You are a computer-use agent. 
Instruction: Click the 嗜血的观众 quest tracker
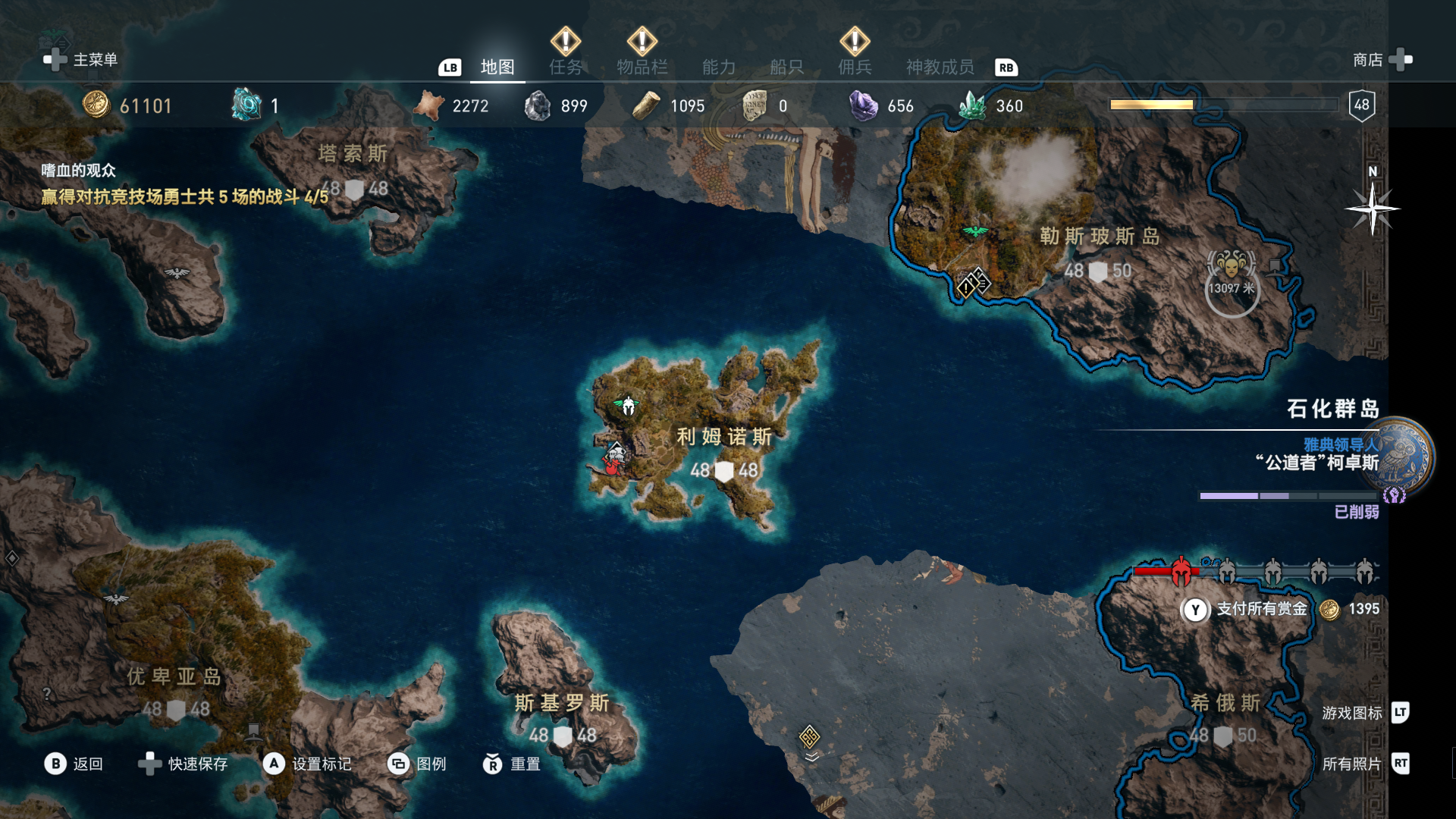pos(79,171)
